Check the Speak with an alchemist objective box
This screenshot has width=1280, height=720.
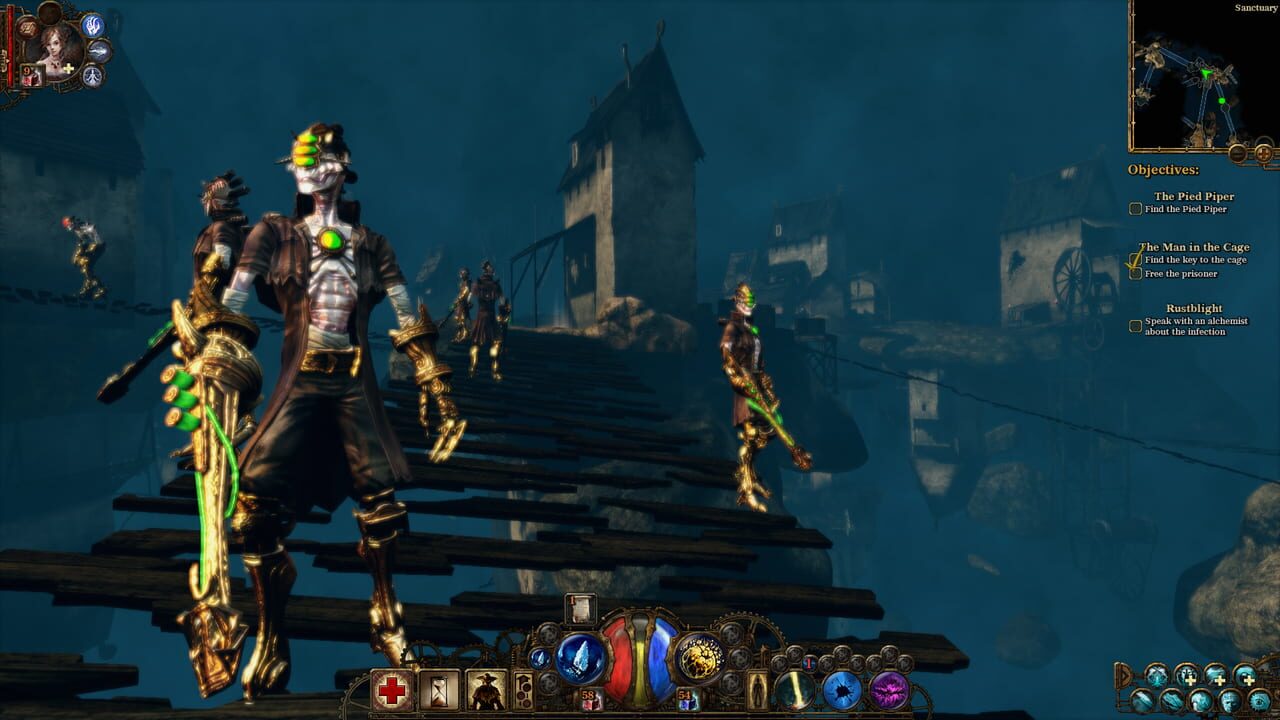click(1134, 325)
